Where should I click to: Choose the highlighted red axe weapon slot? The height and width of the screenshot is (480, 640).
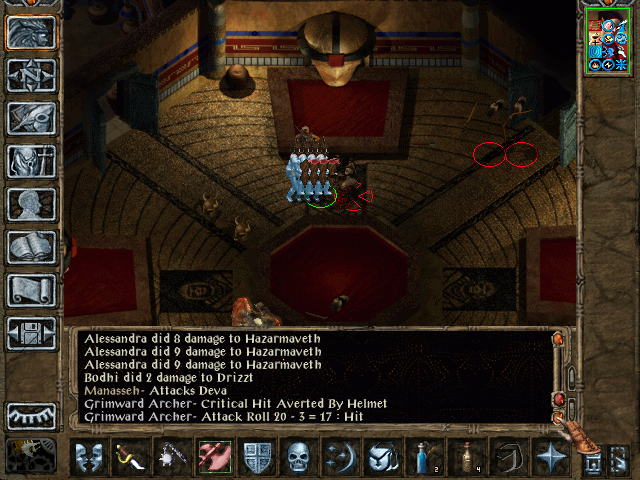pyautogui.click(x=215, y=457)
